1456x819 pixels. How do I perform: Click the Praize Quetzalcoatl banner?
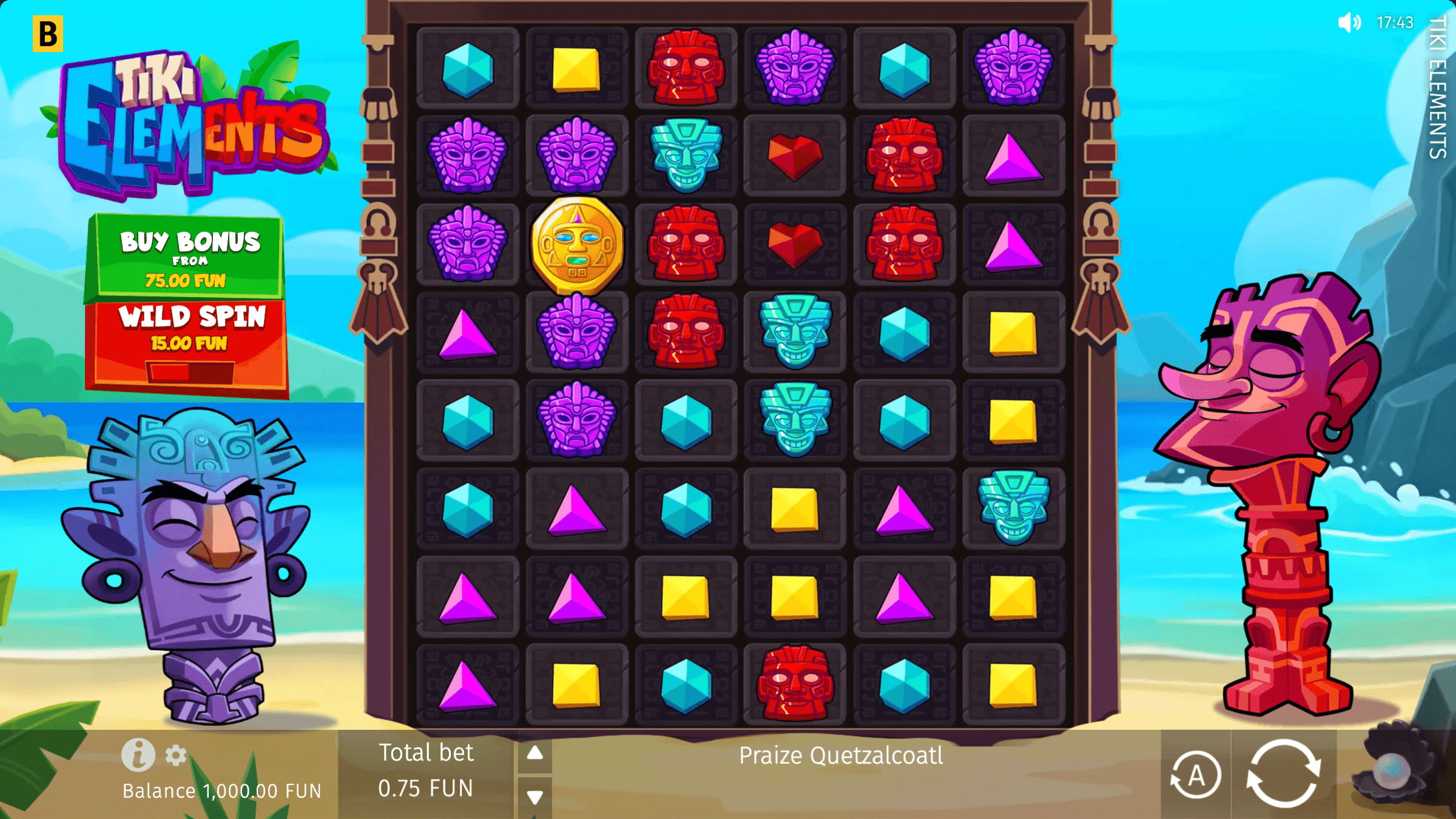click(841, 756)
